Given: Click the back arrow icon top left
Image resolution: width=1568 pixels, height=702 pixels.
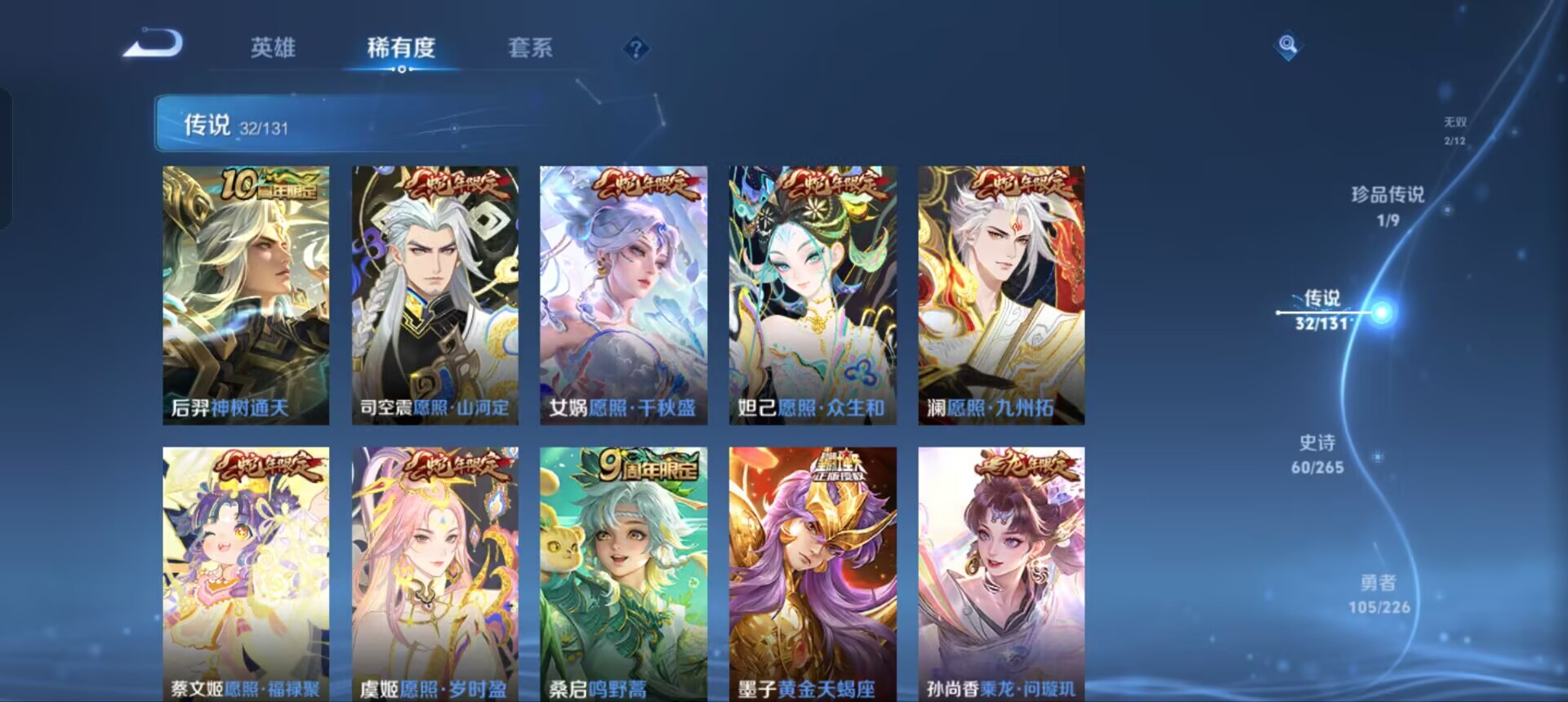Looking at the screenshot, I should click(151, 47).
